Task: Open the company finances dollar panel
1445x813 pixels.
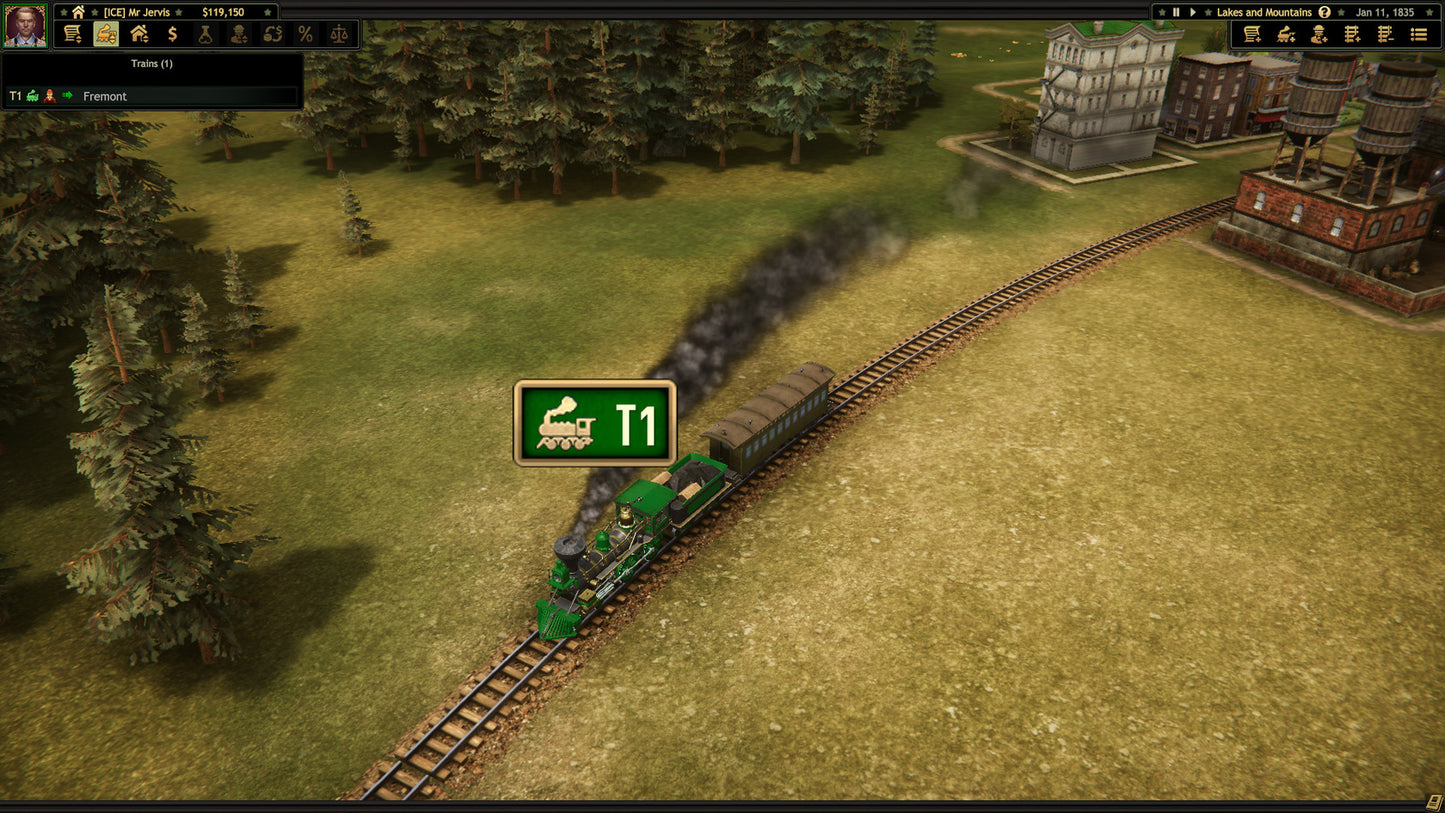Action: [173, 33]
